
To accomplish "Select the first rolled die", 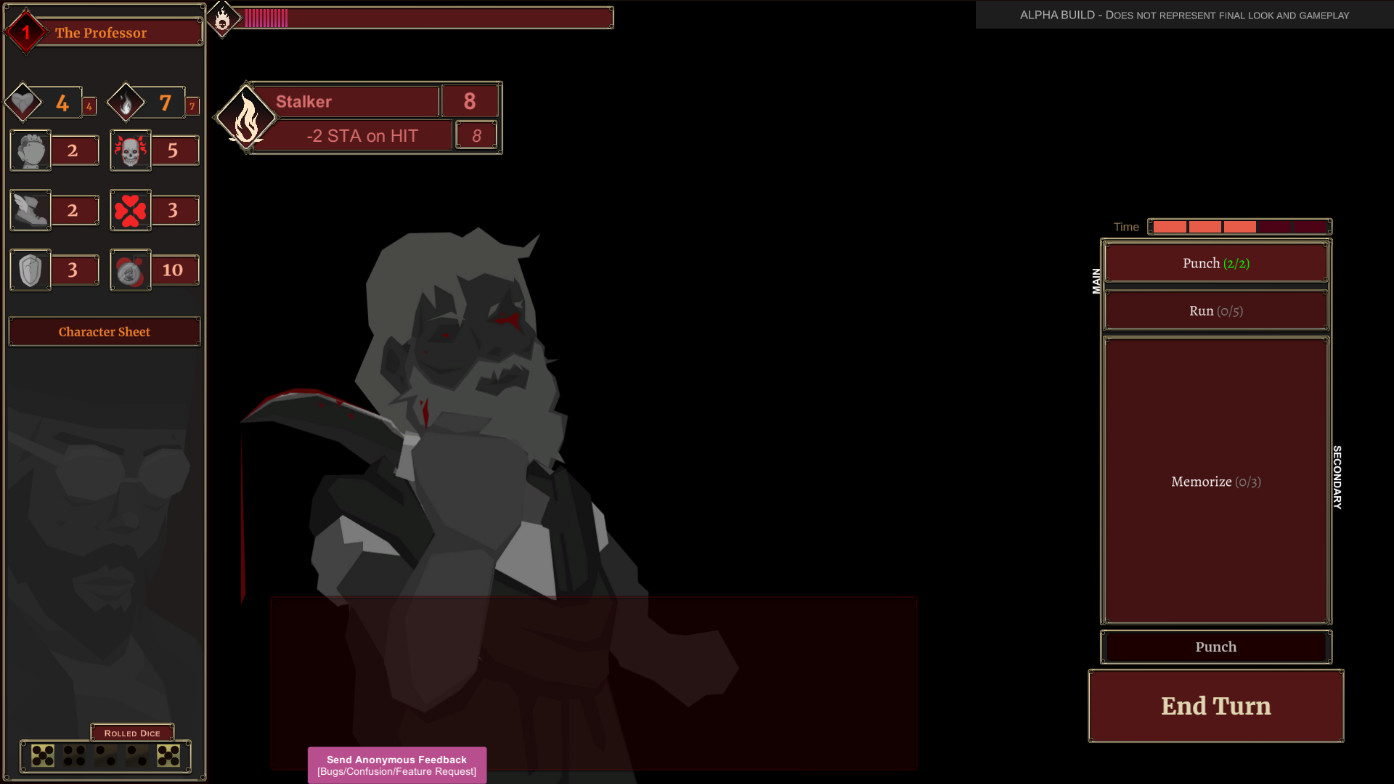I will click(42, 753).
